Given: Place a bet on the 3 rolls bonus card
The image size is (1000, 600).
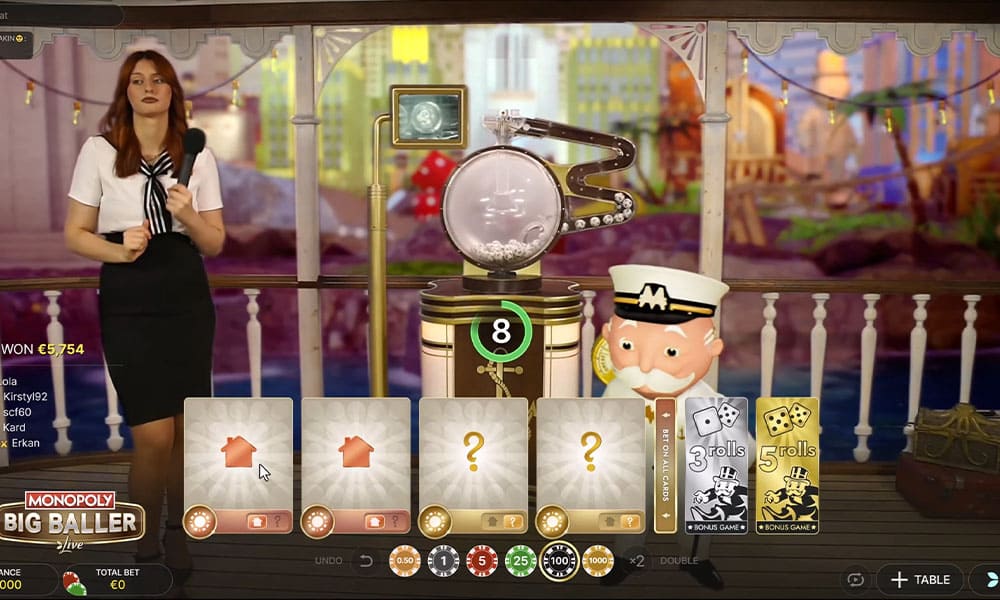Looking at the screenshot, I should pos(716,465).
